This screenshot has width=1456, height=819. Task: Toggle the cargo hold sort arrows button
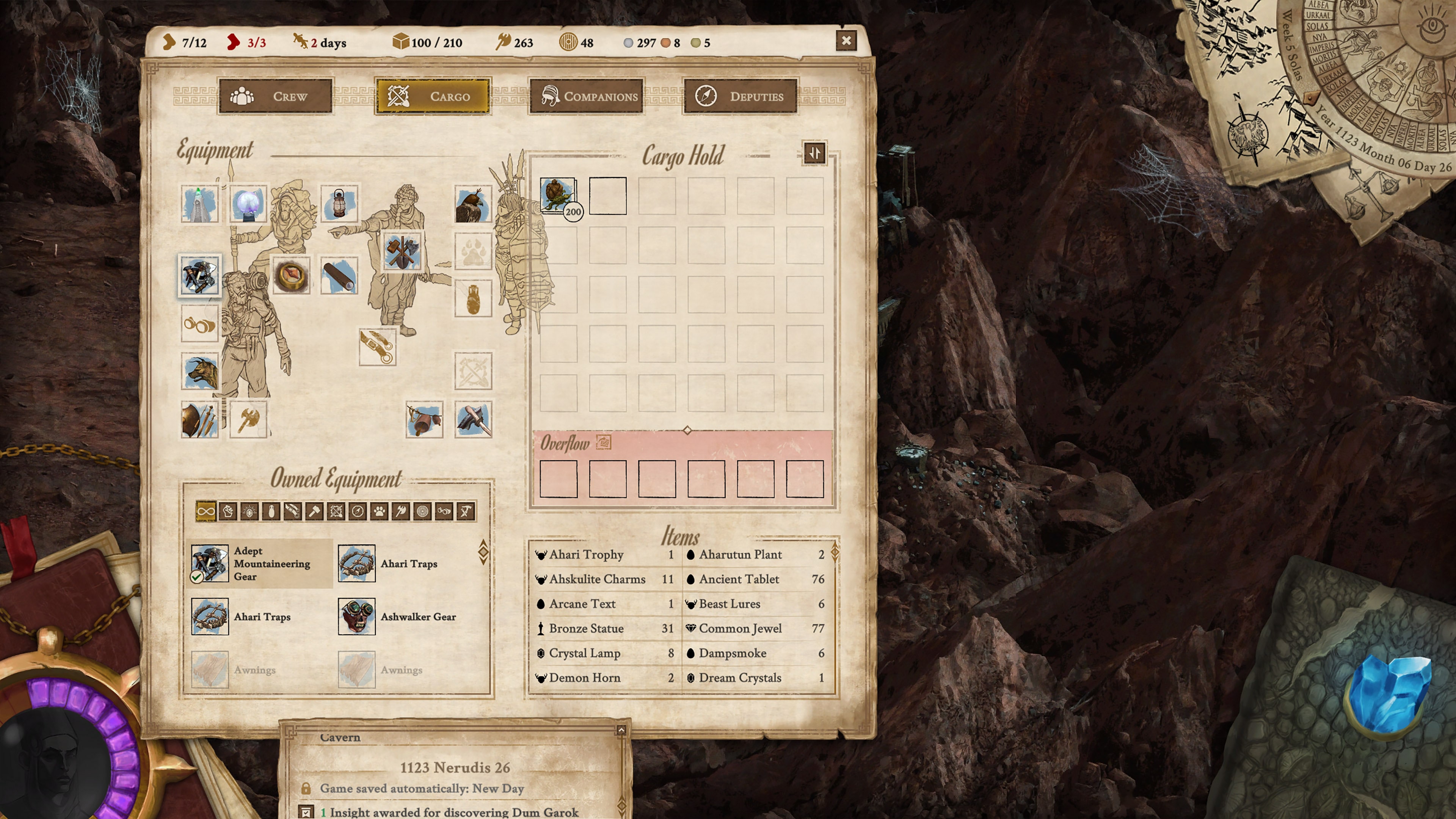[814, 153]
